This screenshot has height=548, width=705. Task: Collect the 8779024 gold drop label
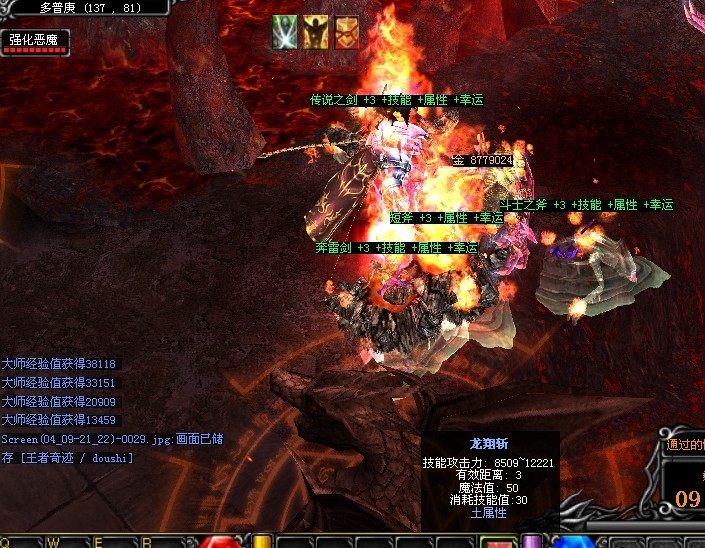483,160
